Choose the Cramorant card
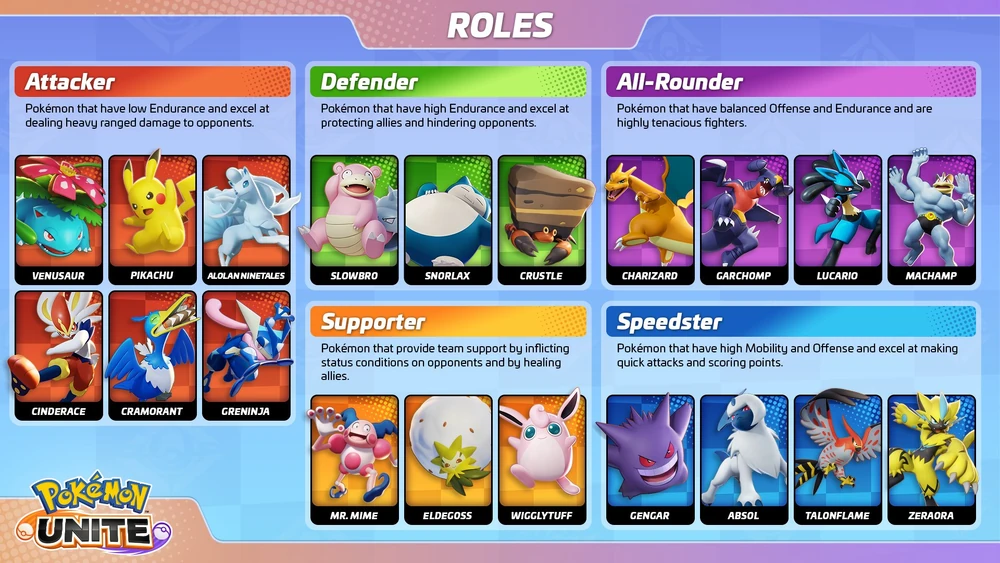Image resolution: width=1000 pixels, height=563 pixels. [152, 355]
